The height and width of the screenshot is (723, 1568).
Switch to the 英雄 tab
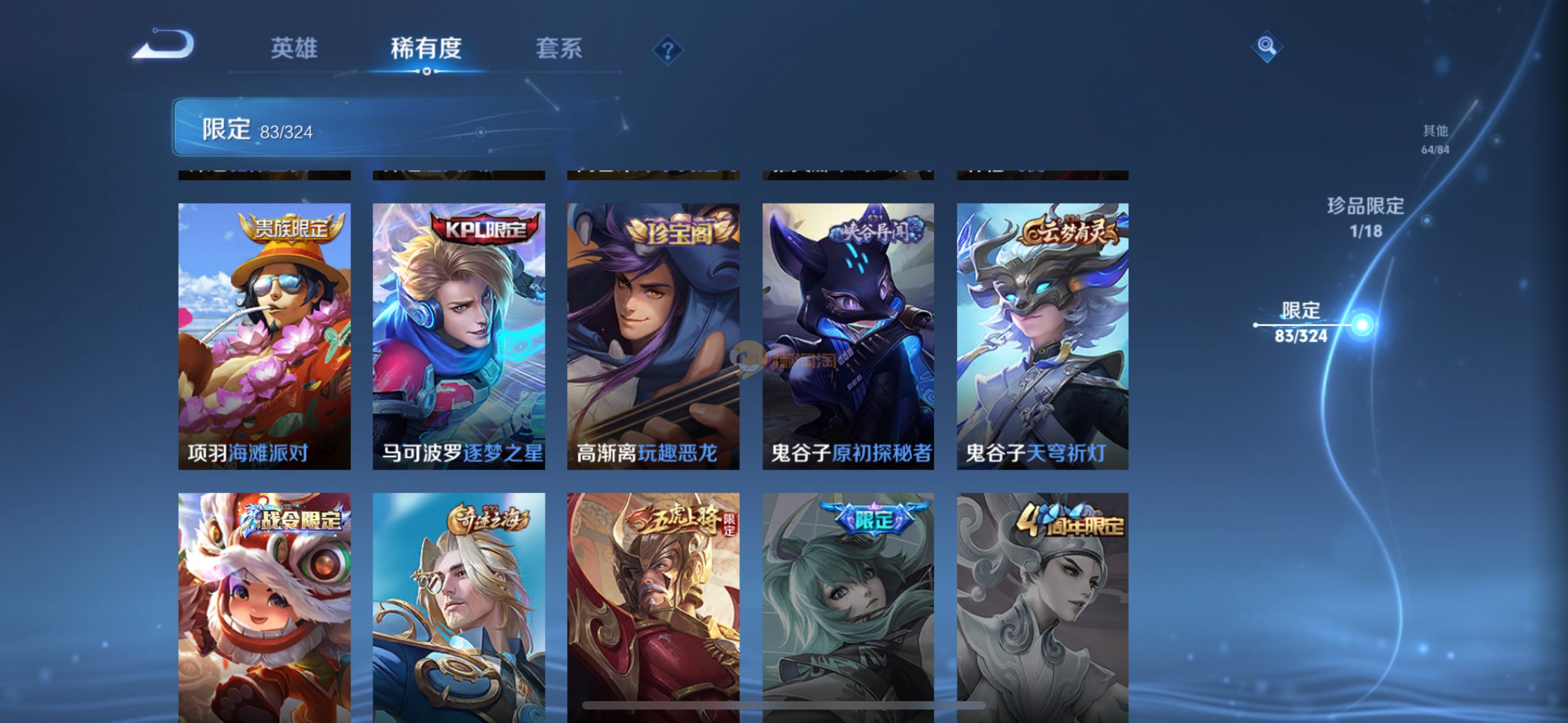293,48
